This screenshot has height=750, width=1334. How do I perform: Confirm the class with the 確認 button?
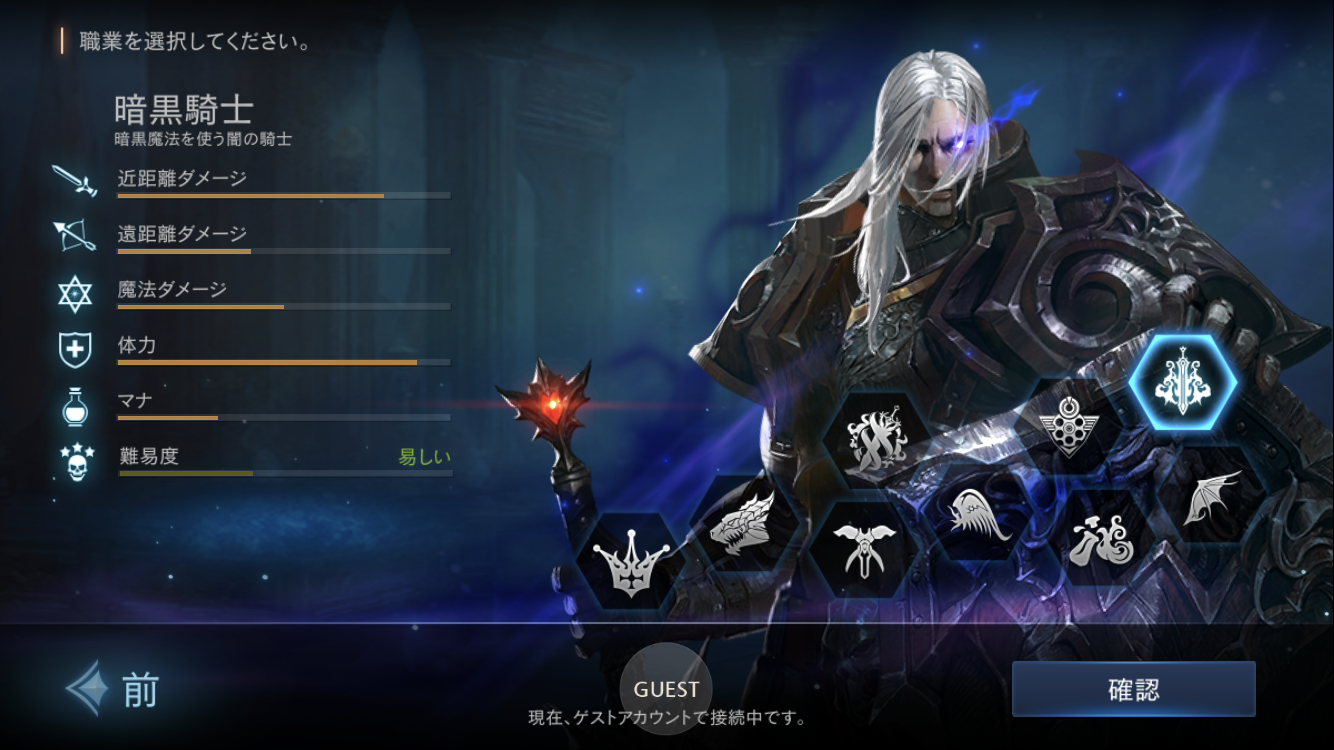click(x=1133, y=689)
